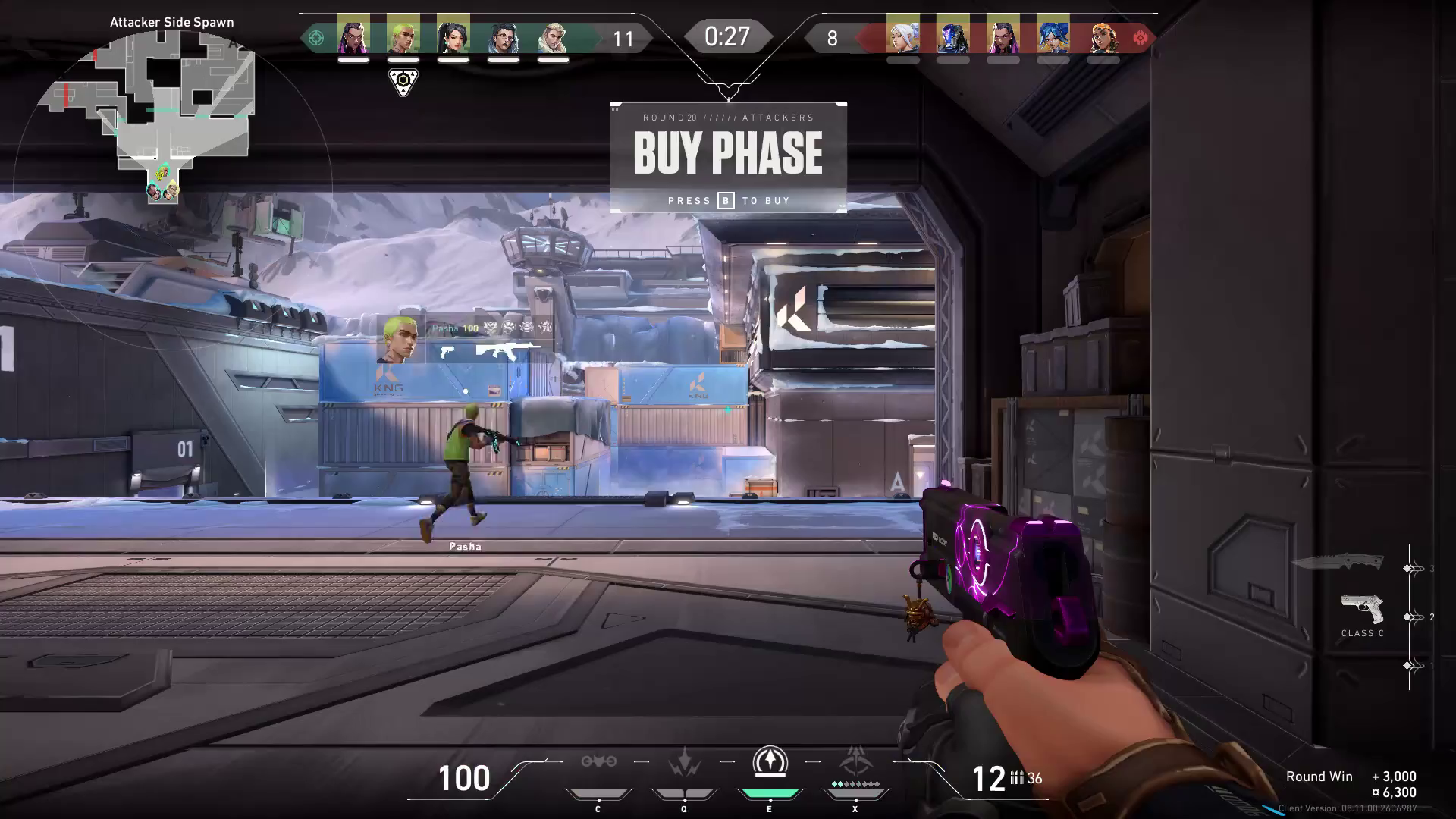Activate the Owl Drone ability icon
Viewport: 1456px width, 819px height.
pos(598,762)
